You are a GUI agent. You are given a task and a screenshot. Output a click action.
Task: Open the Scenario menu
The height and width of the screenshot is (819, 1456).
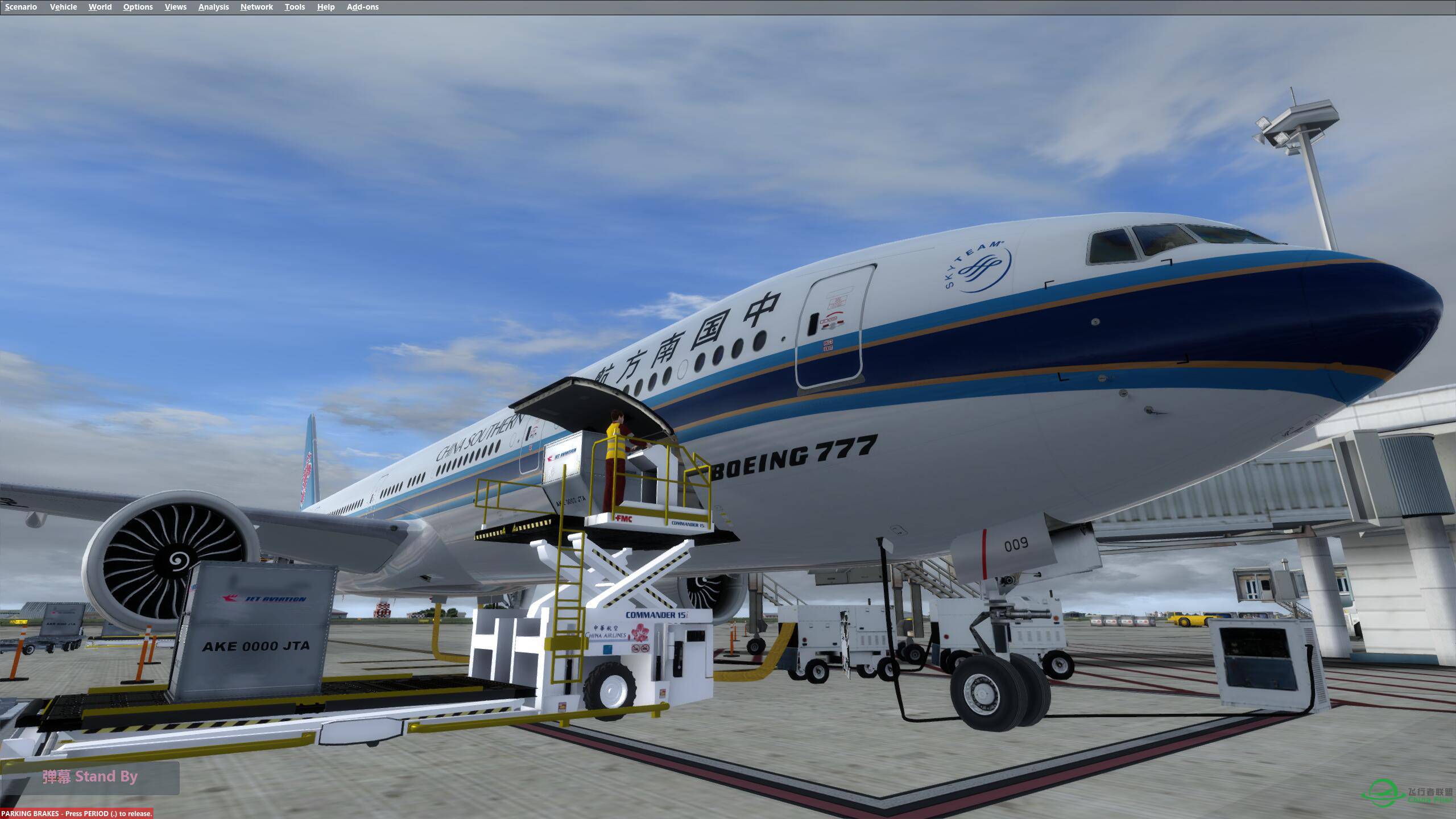point(20,7)
